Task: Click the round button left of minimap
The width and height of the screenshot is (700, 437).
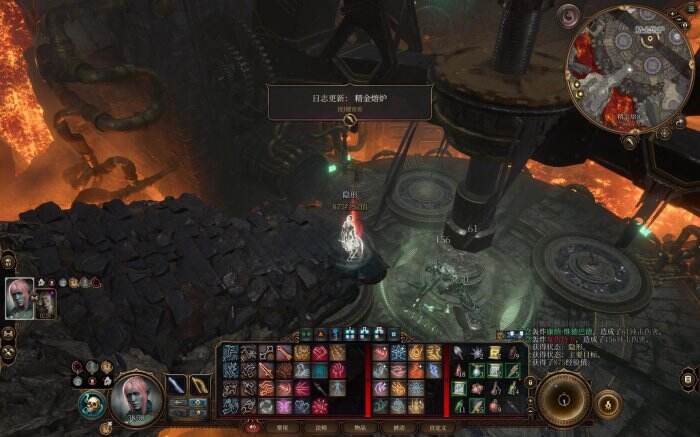Action: (x=570, y=15)
